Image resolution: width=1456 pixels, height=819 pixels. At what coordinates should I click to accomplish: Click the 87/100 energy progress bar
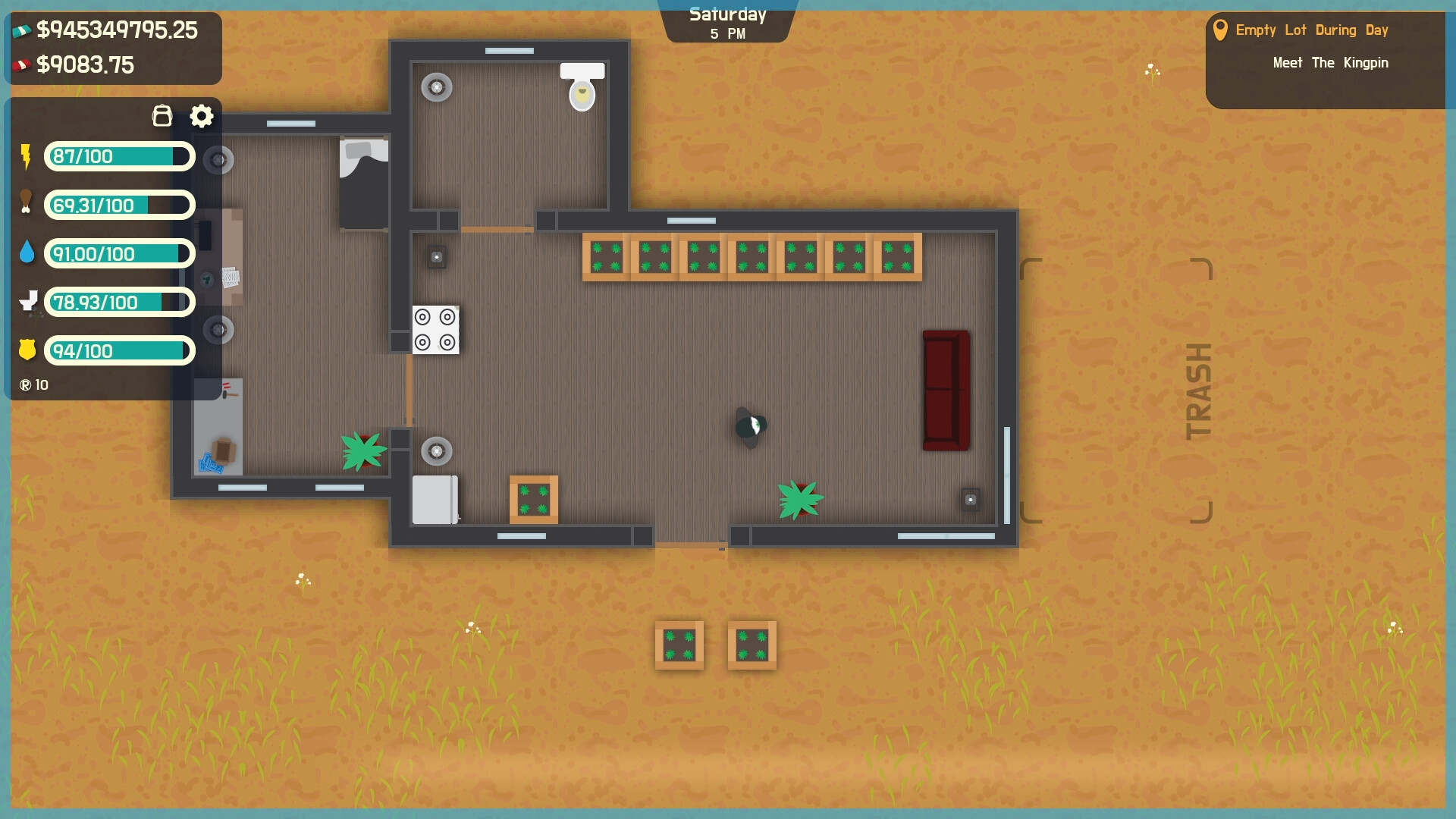click(118, 156)
